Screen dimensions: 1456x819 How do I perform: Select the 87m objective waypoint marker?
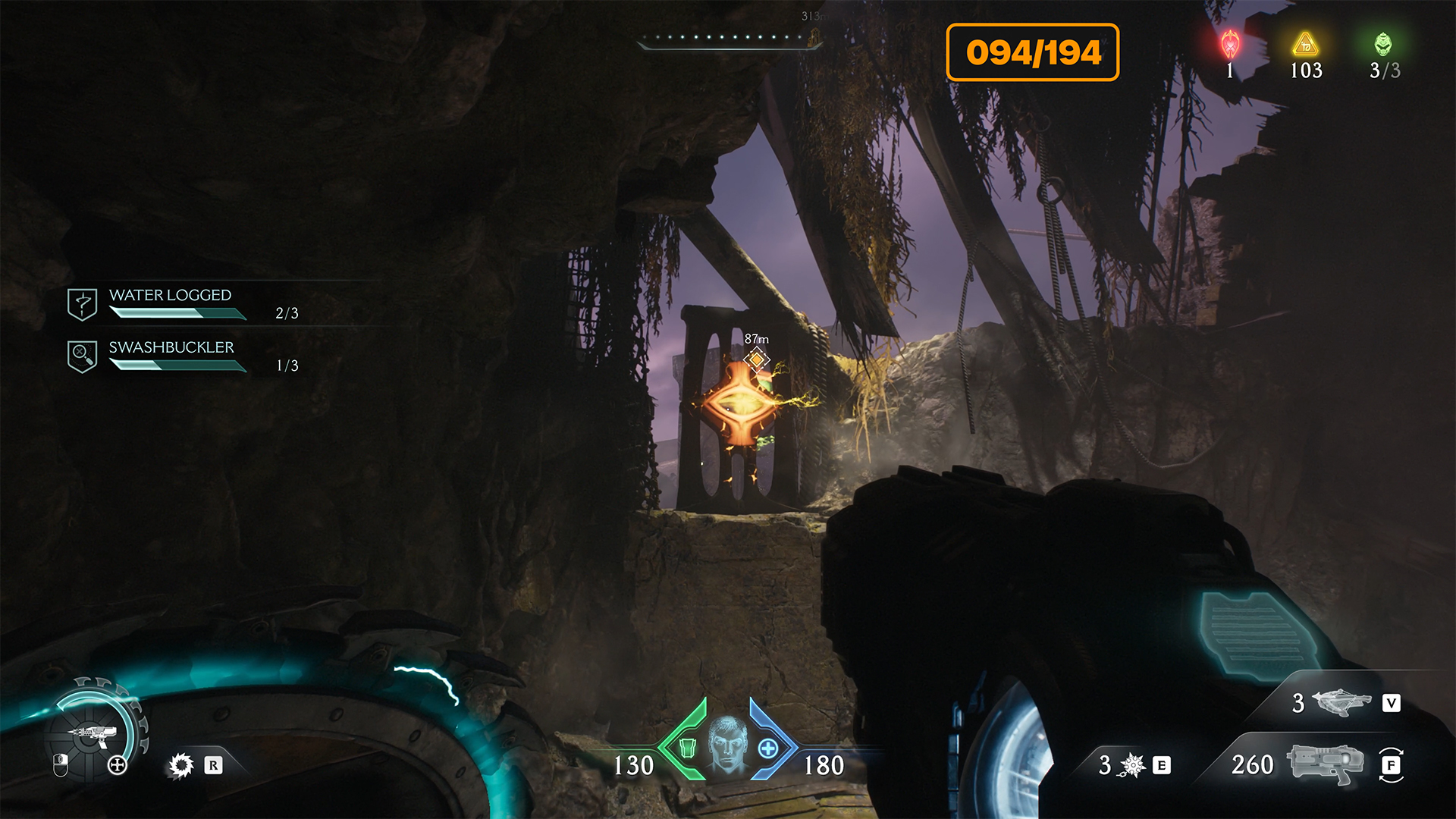pyautogui.click(x=756, y=359)
